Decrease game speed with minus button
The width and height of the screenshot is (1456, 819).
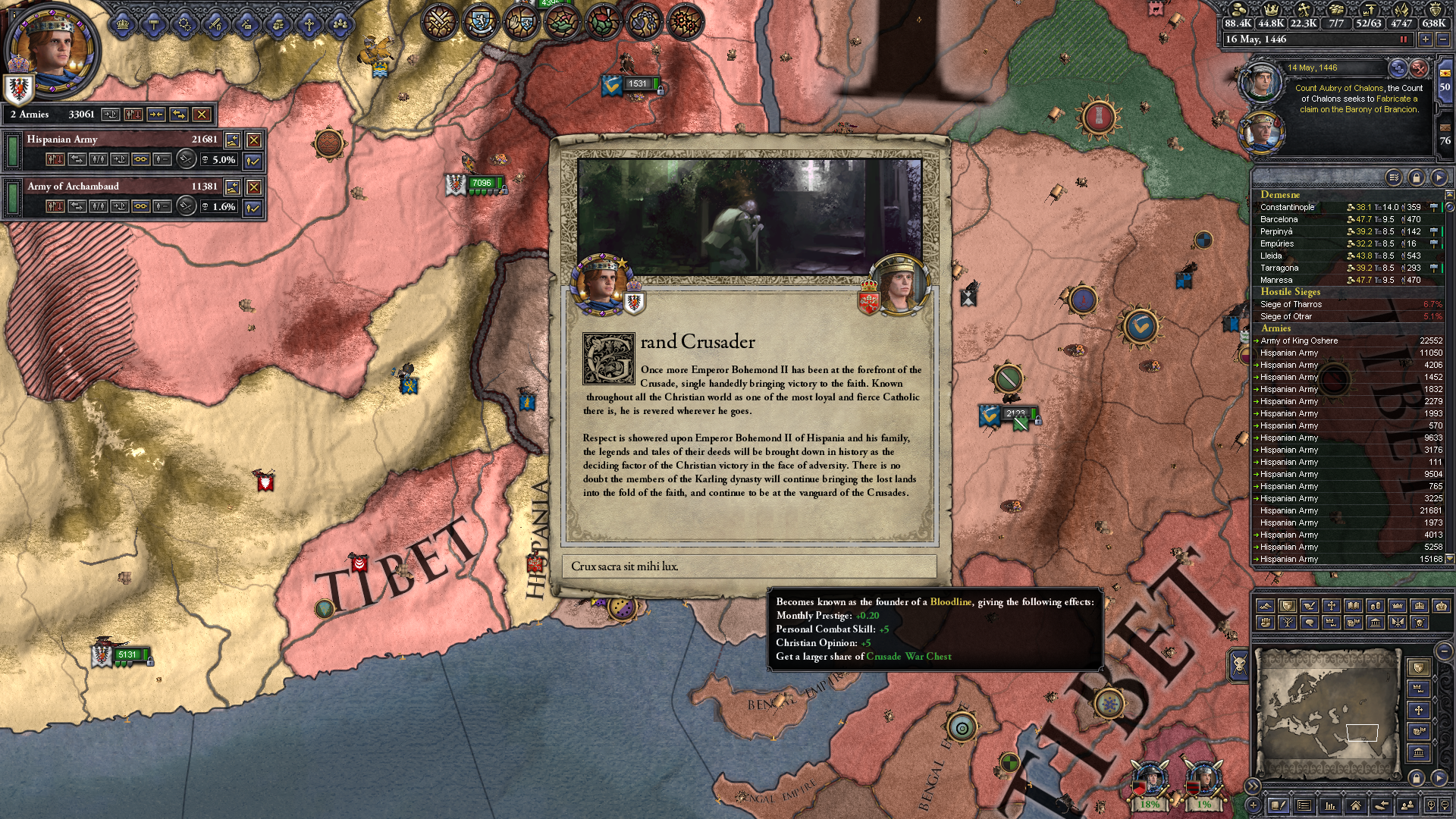(1442, 39)
